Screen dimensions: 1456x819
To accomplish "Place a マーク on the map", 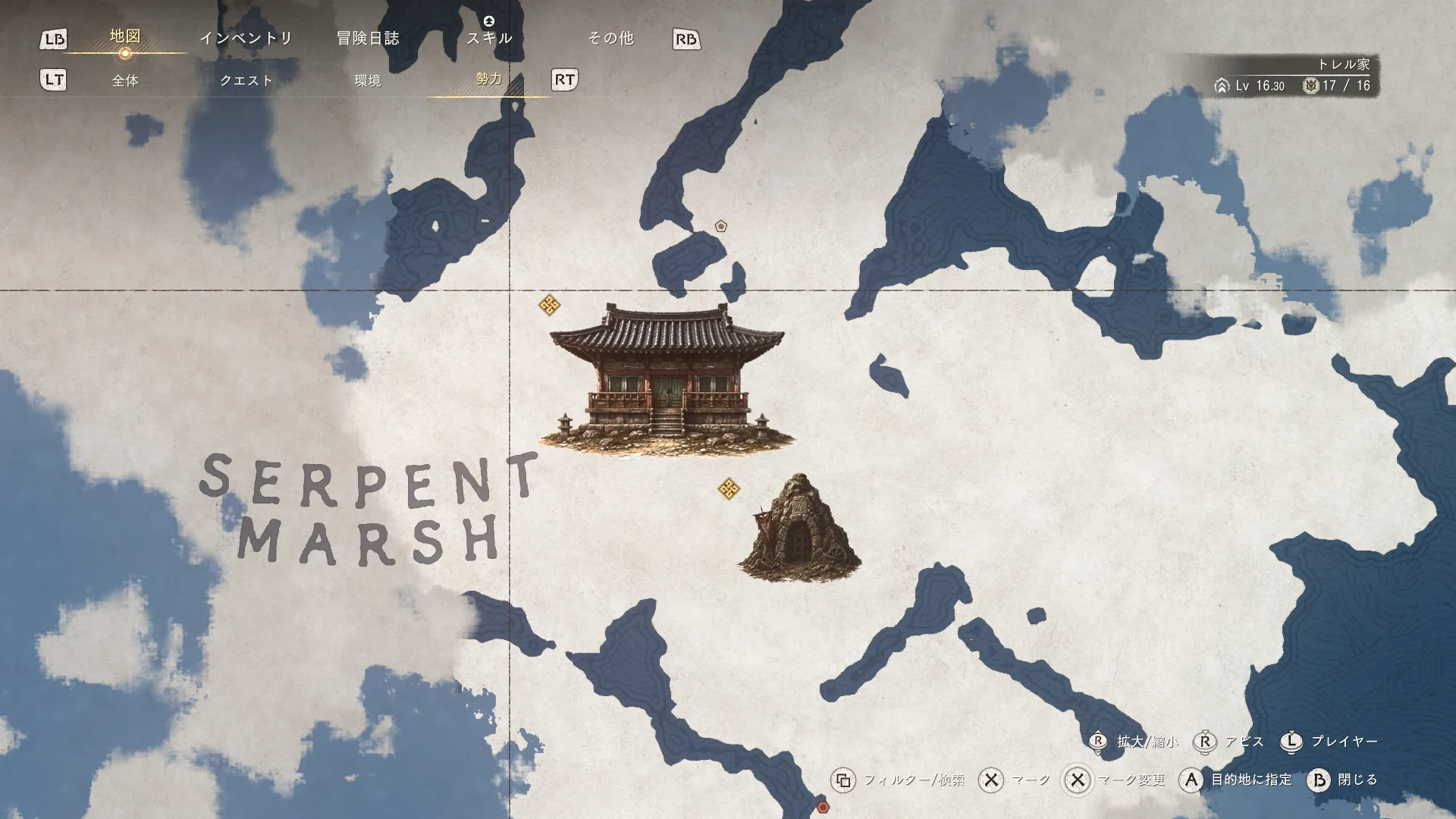I will [1015, 780].
